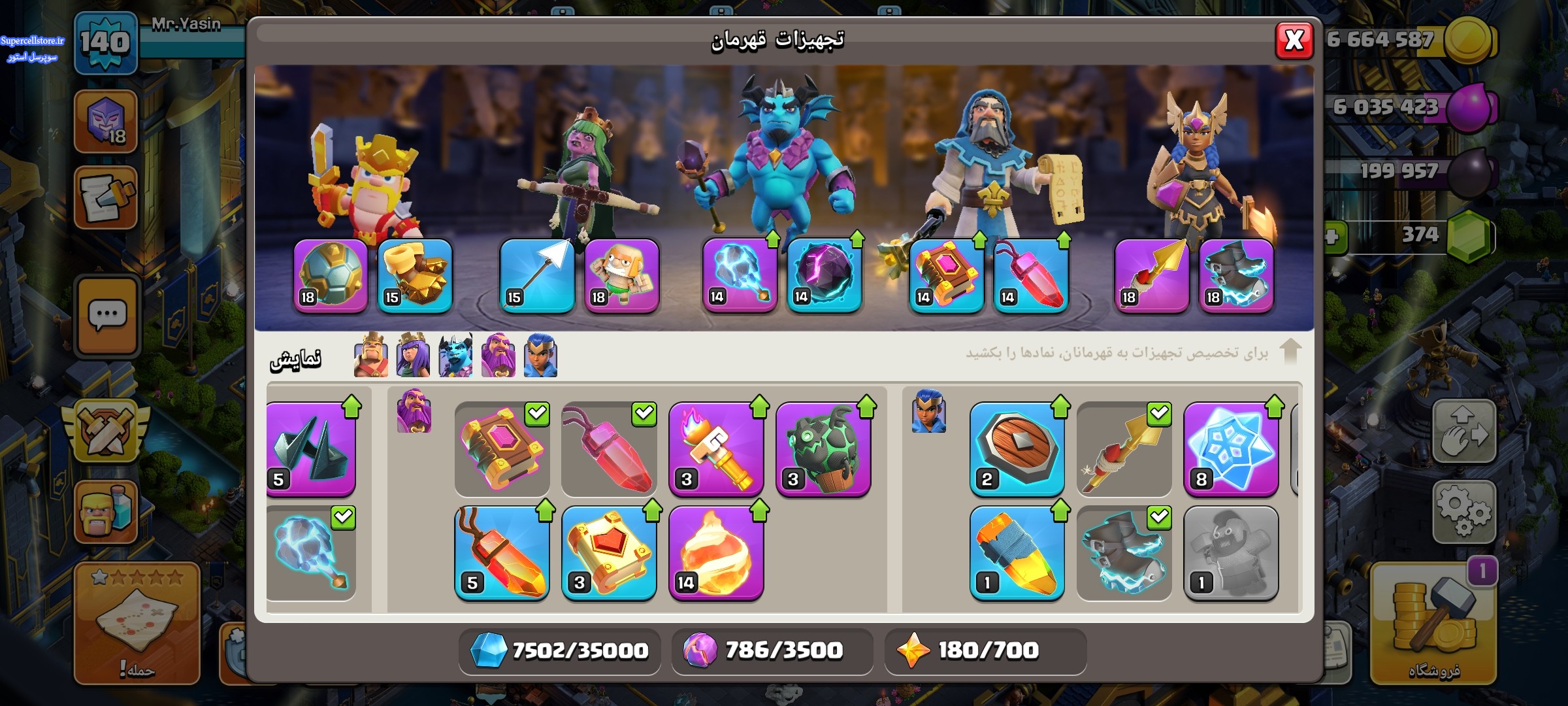Open the gear settings button
Image resolution: width=1568 pixels, height=706 pixels.
(1463, 512)
